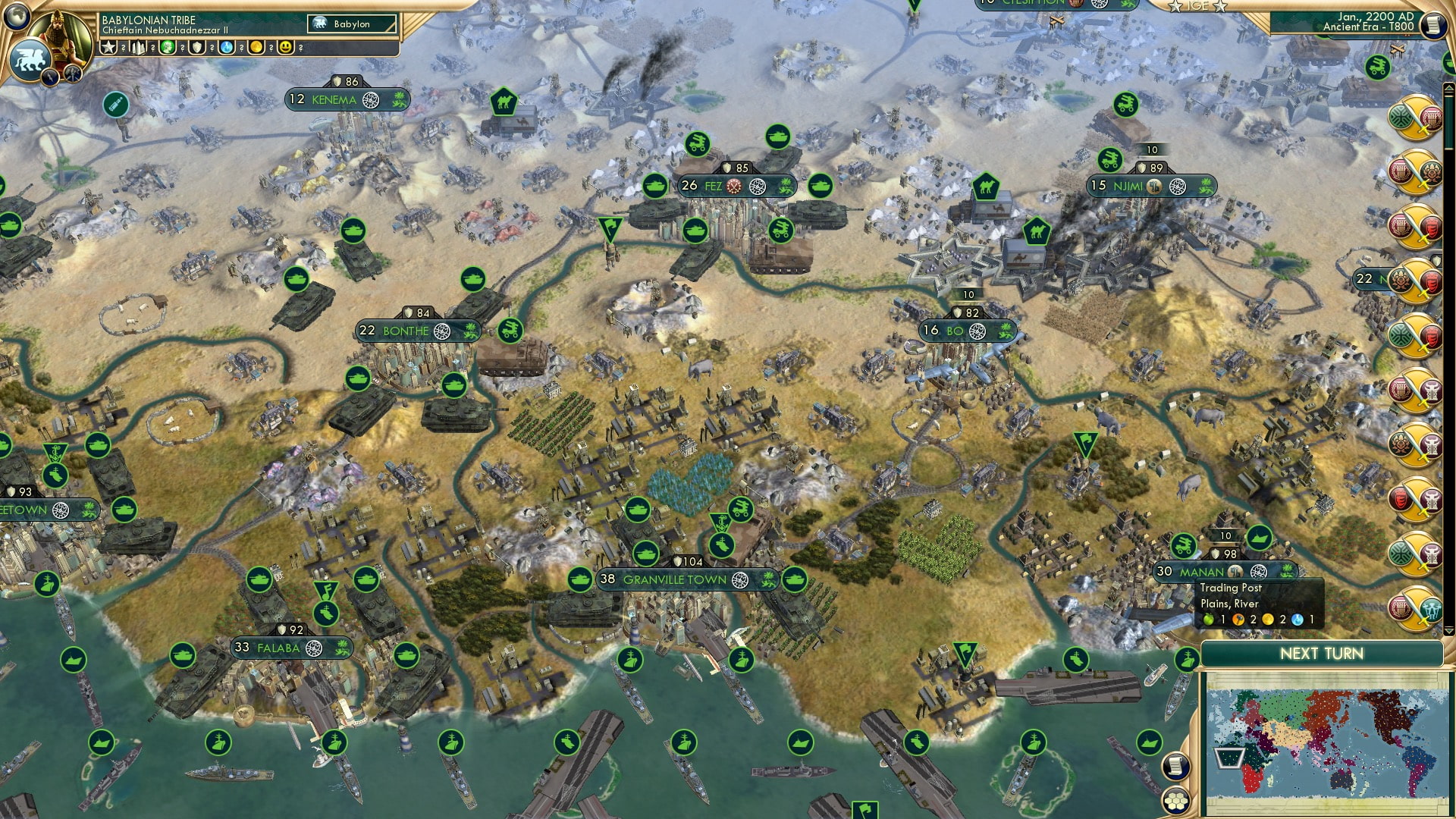Image resolution: width=1456 pixels, height=819 pixels.
Task: Click the IGE label at the top
Action: tap(1197, 6)
